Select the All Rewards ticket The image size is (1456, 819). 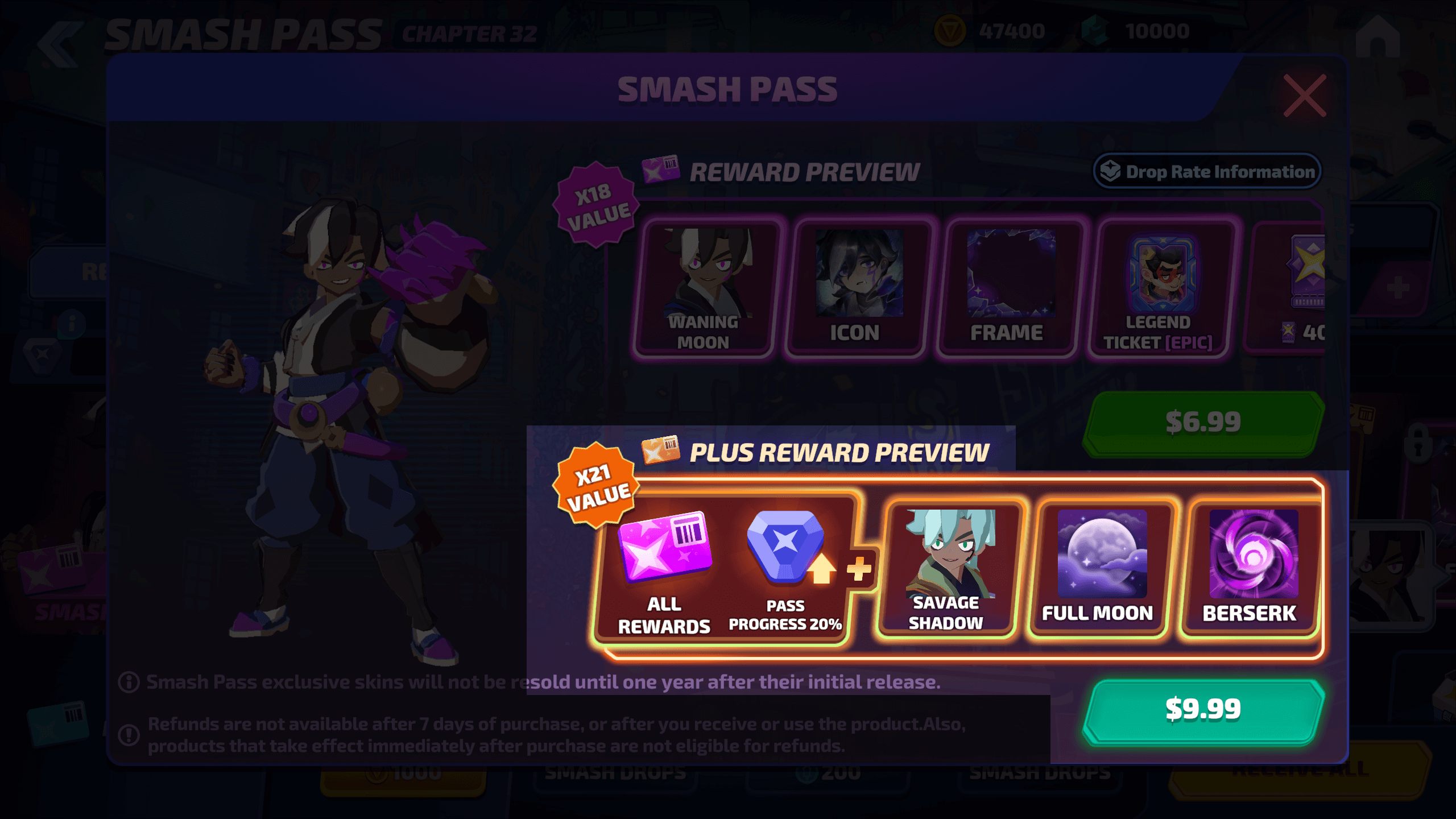(664, 569)
